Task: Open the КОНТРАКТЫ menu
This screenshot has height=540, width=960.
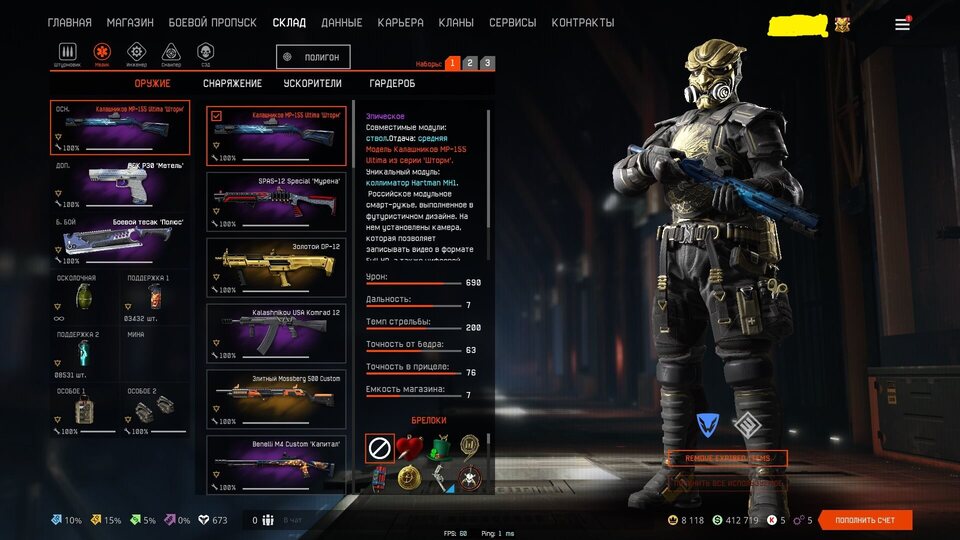Action: point(583,23)
